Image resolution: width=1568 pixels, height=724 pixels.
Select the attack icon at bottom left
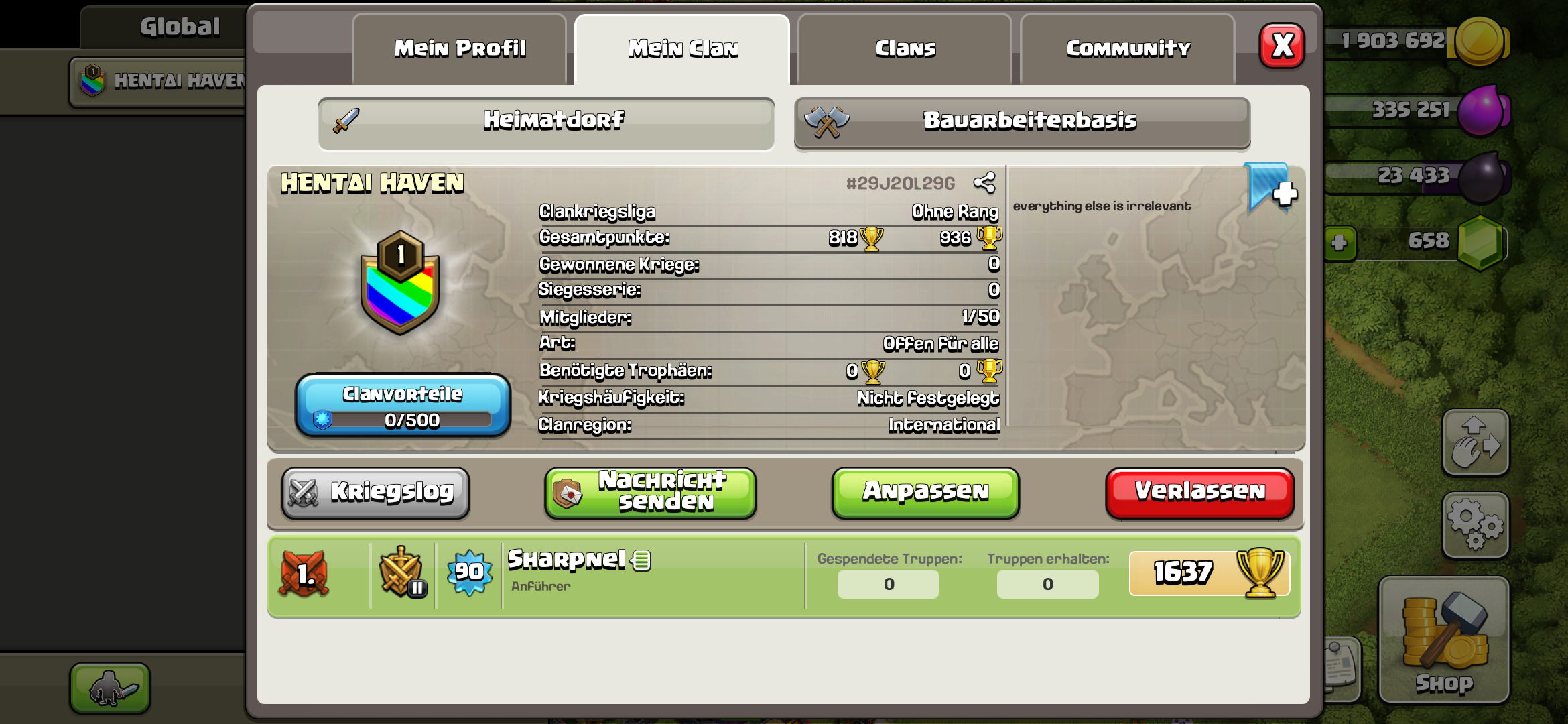109,688
